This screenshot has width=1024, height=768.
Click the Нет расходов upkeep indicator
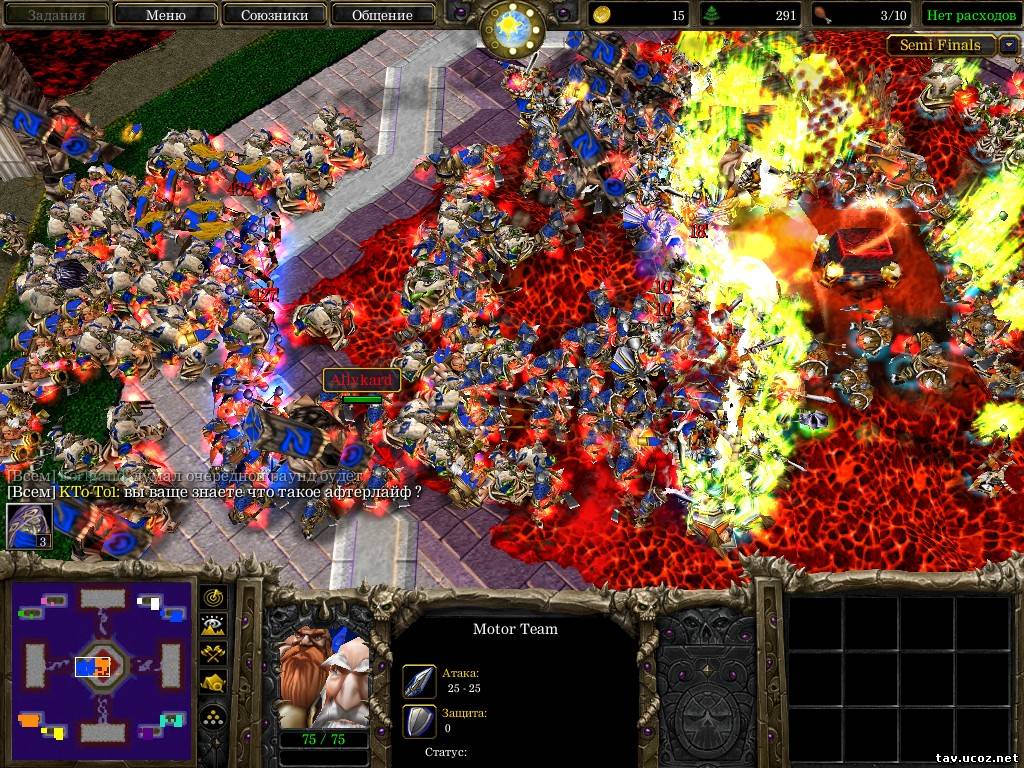971,15
